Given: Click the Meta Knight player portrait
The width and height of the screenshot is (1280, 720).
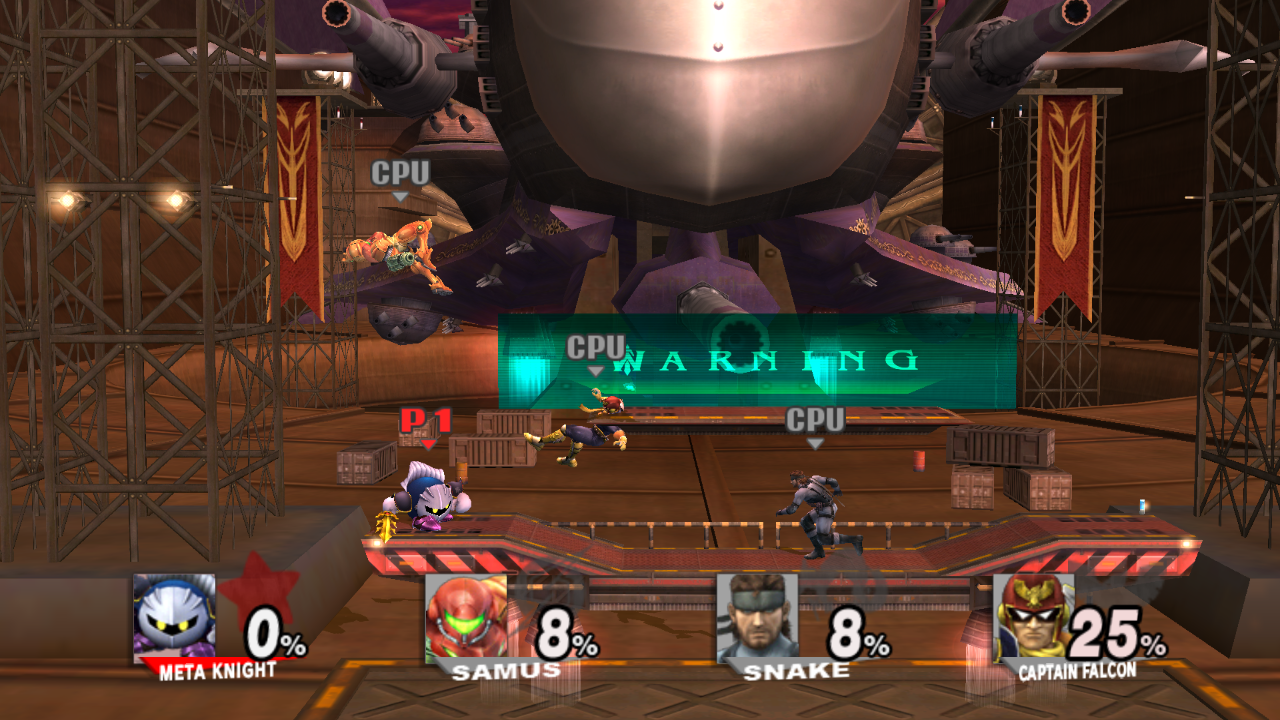Looking at the screenshot, I should click(x=174, y=617).
